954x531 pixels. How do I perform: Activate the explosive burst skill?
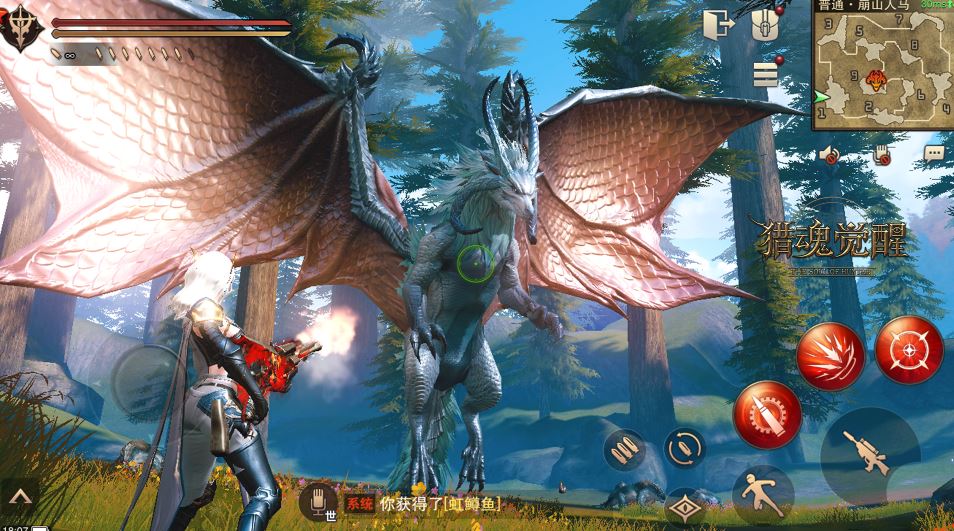click(x=830, y=356)
